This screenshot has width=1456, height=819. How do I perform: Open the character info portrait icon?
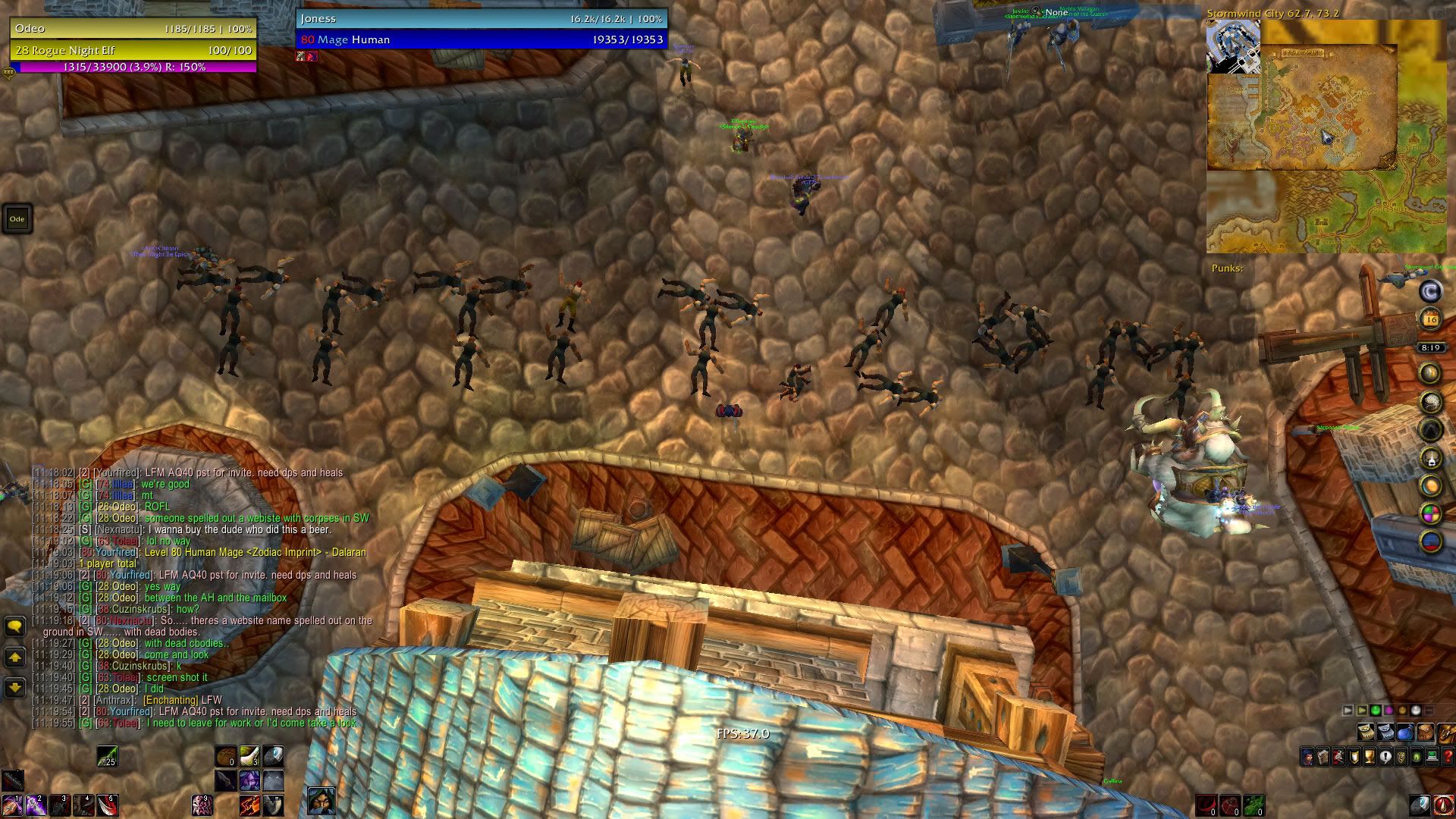pyautogui.click(x=1308, y=757)
